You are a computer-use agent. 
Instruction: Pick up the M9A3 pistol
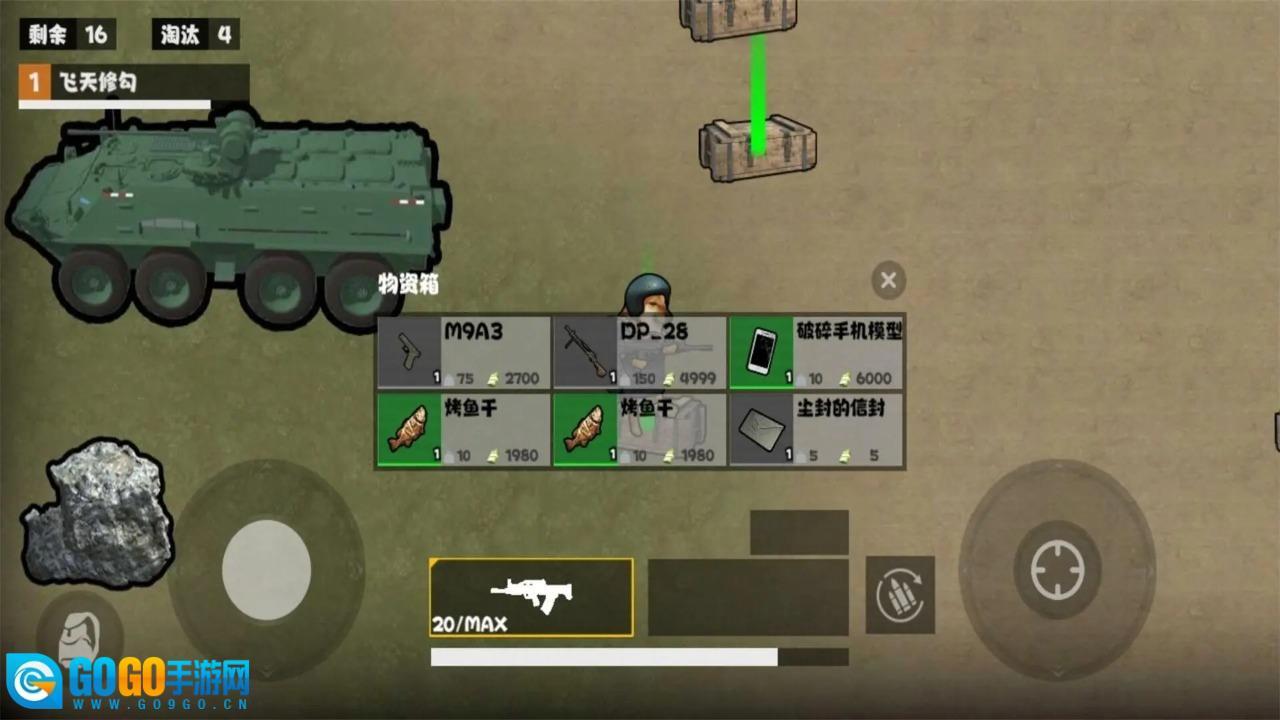click(464, 352)
